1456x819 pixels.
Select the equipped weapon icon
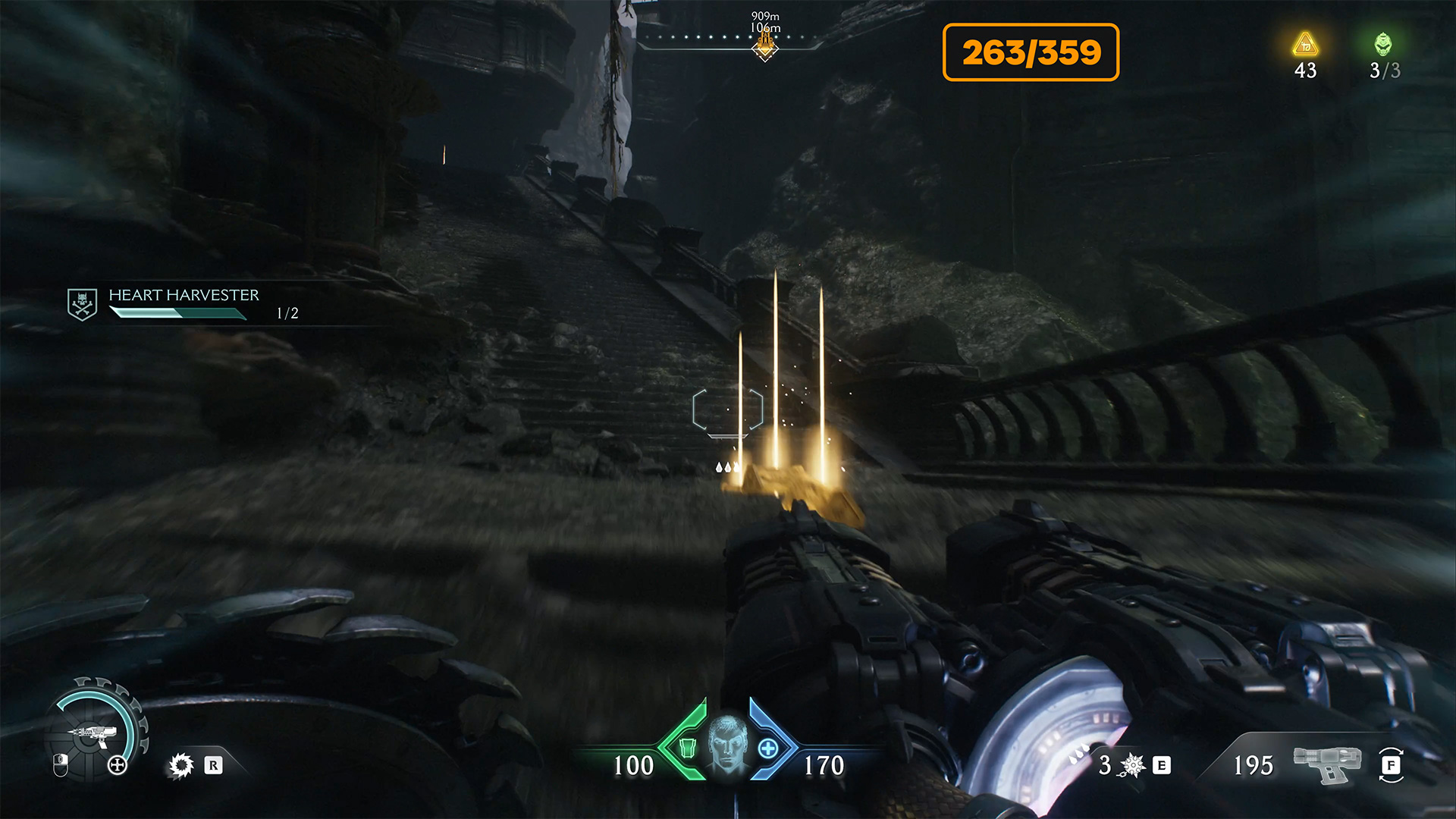[x=1327, y=764]
